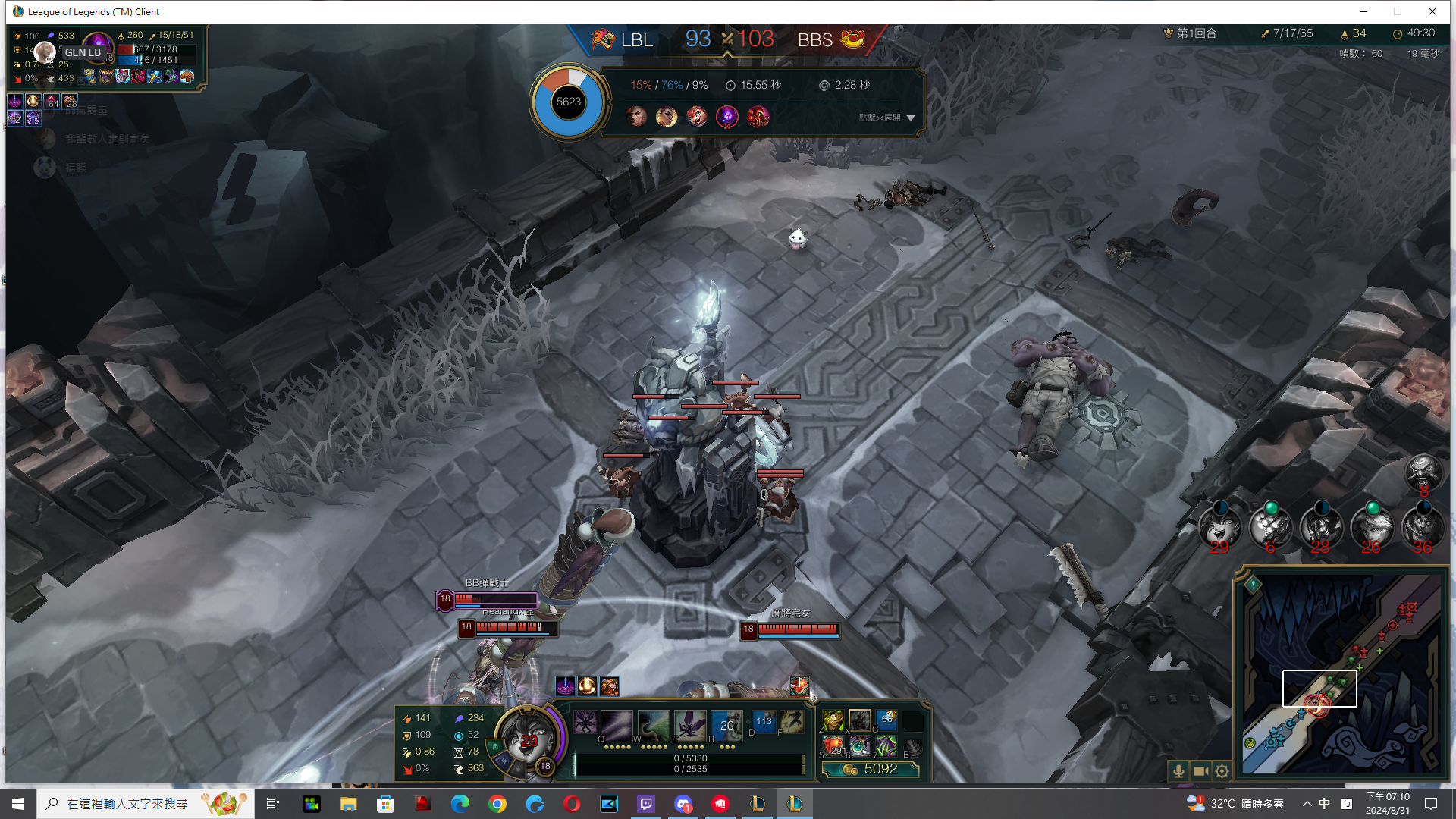This screenshot has width=1456, height=819.
Task: Select the Q ability icon
Action: 616,725
